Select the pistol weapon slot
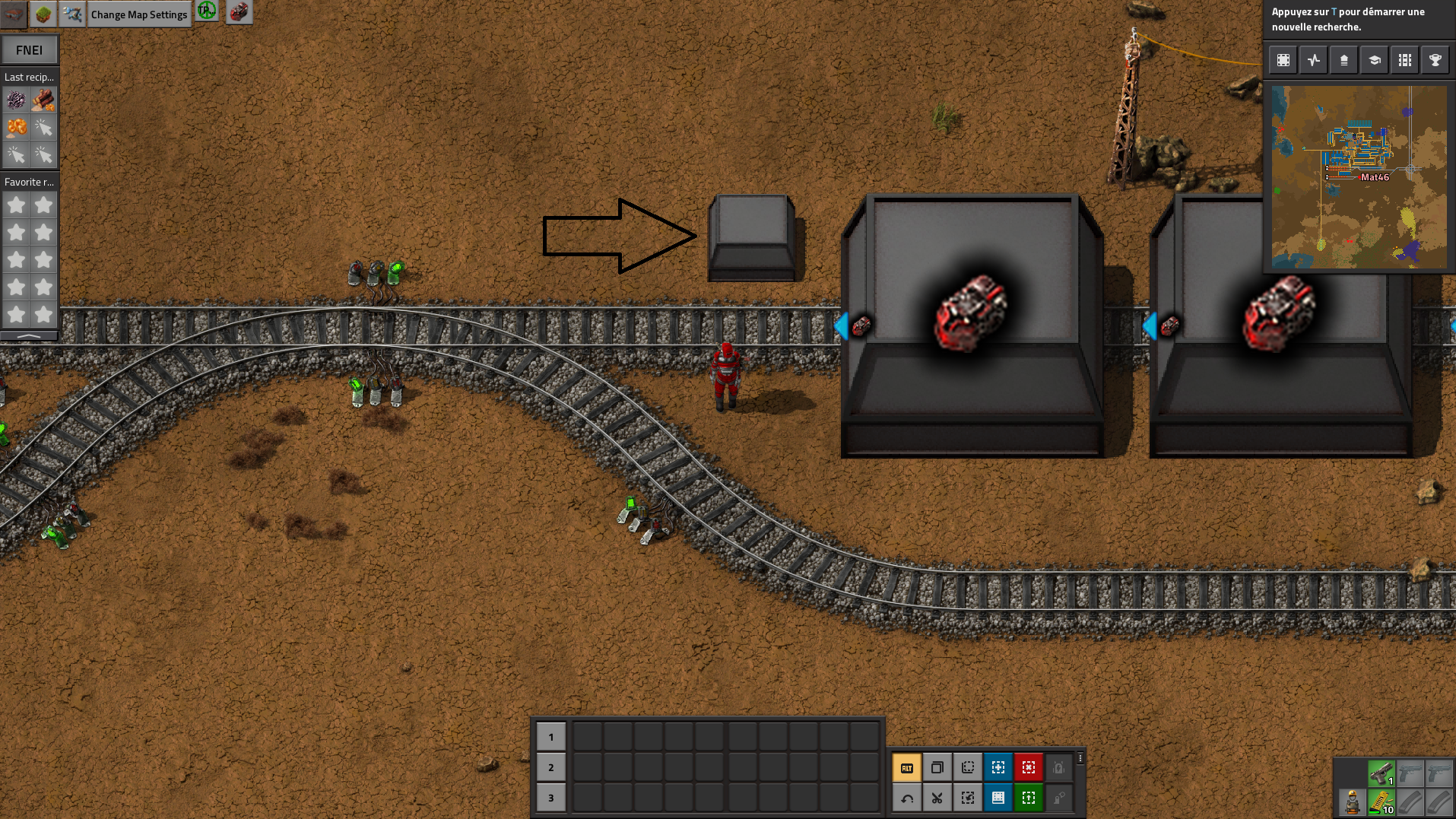 click(x=1381, y=773)
